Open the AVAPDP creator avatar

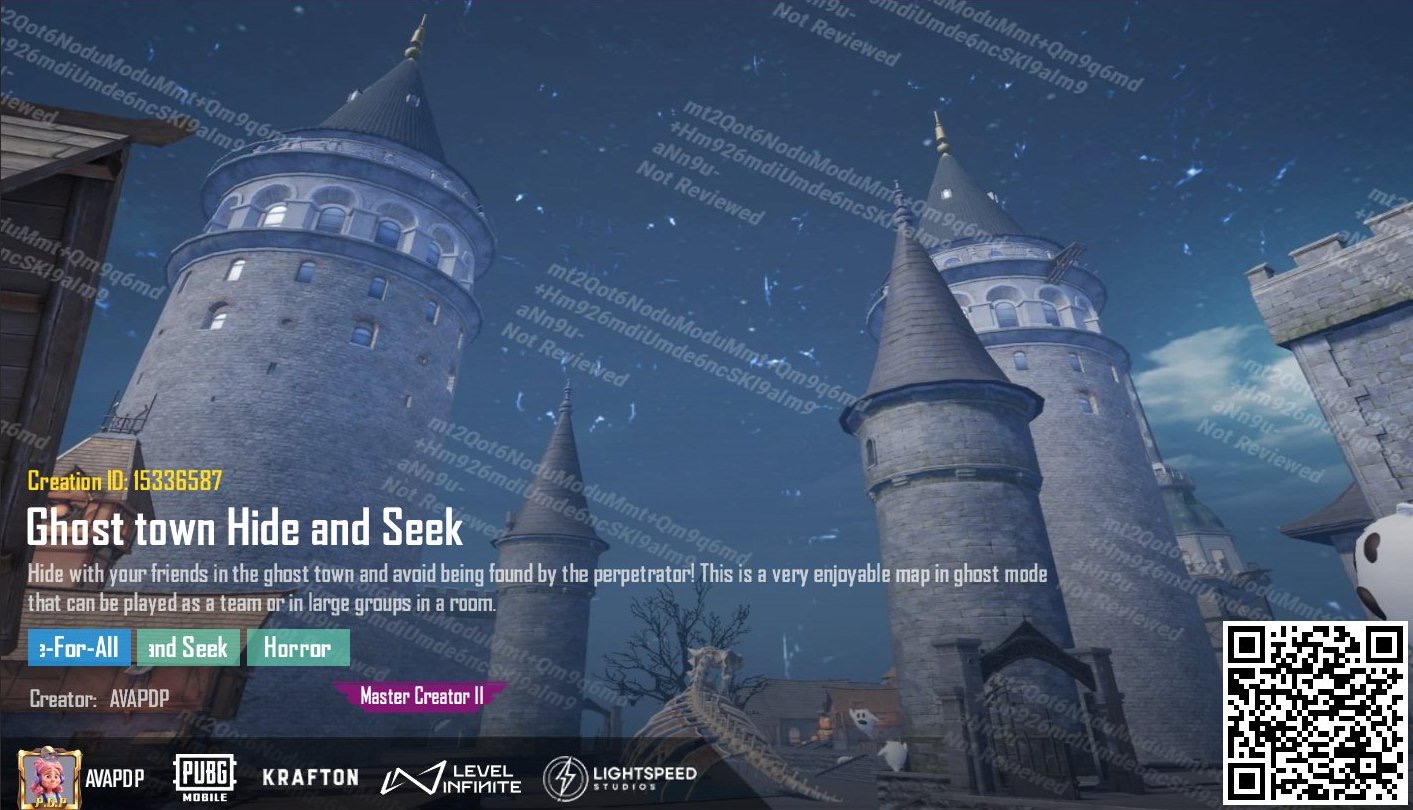point(49,777)
